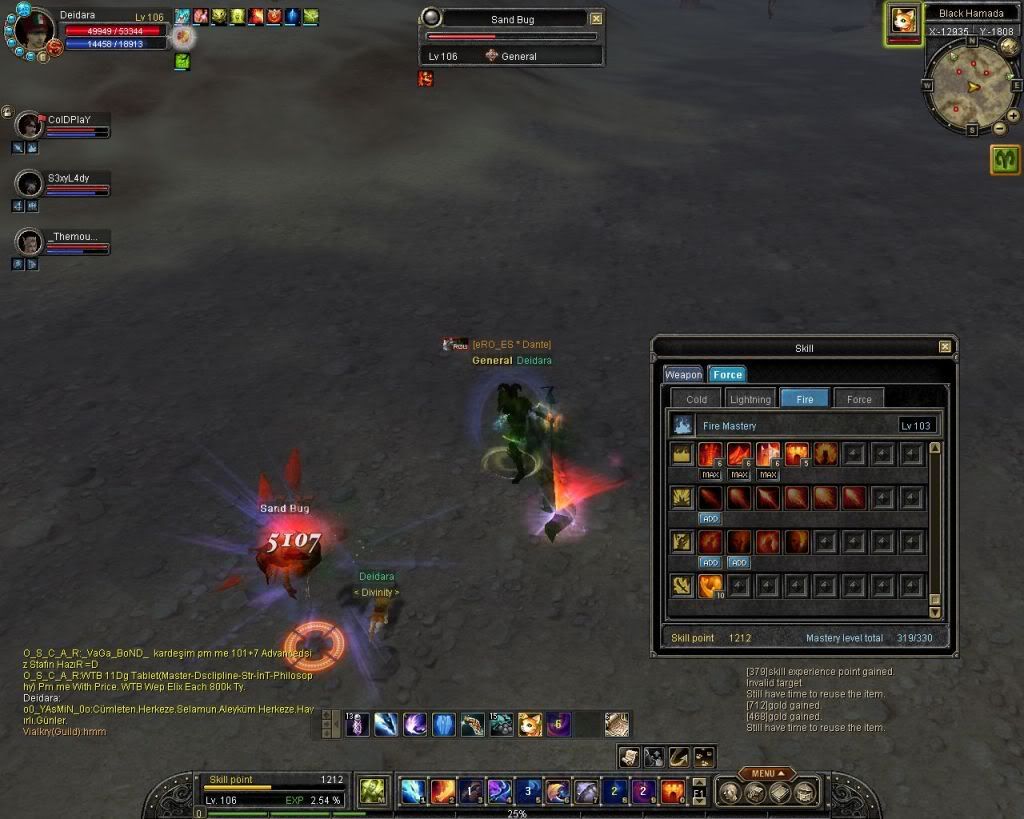Close the Skill window
1024x819 pixels.
pyautogui.click(x=945, y=347)
